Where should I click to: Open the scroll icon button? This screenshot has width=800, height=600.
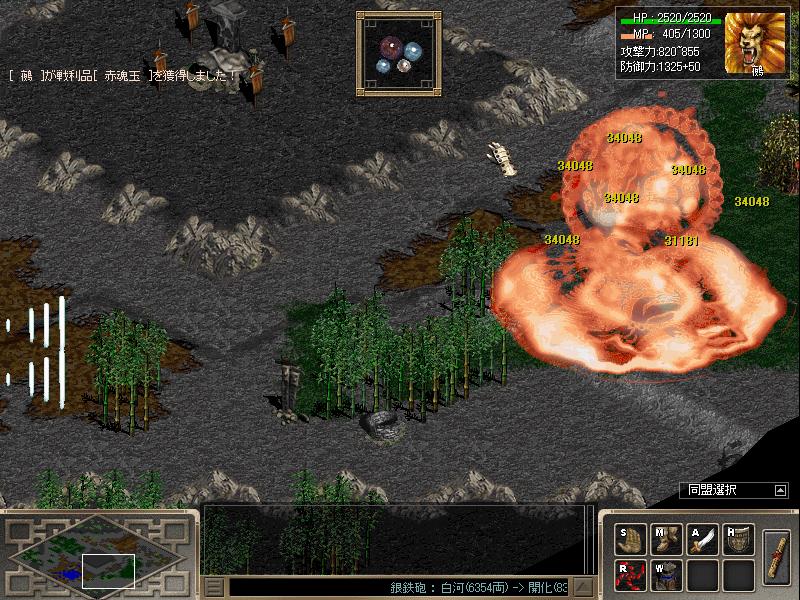[776, 556]
